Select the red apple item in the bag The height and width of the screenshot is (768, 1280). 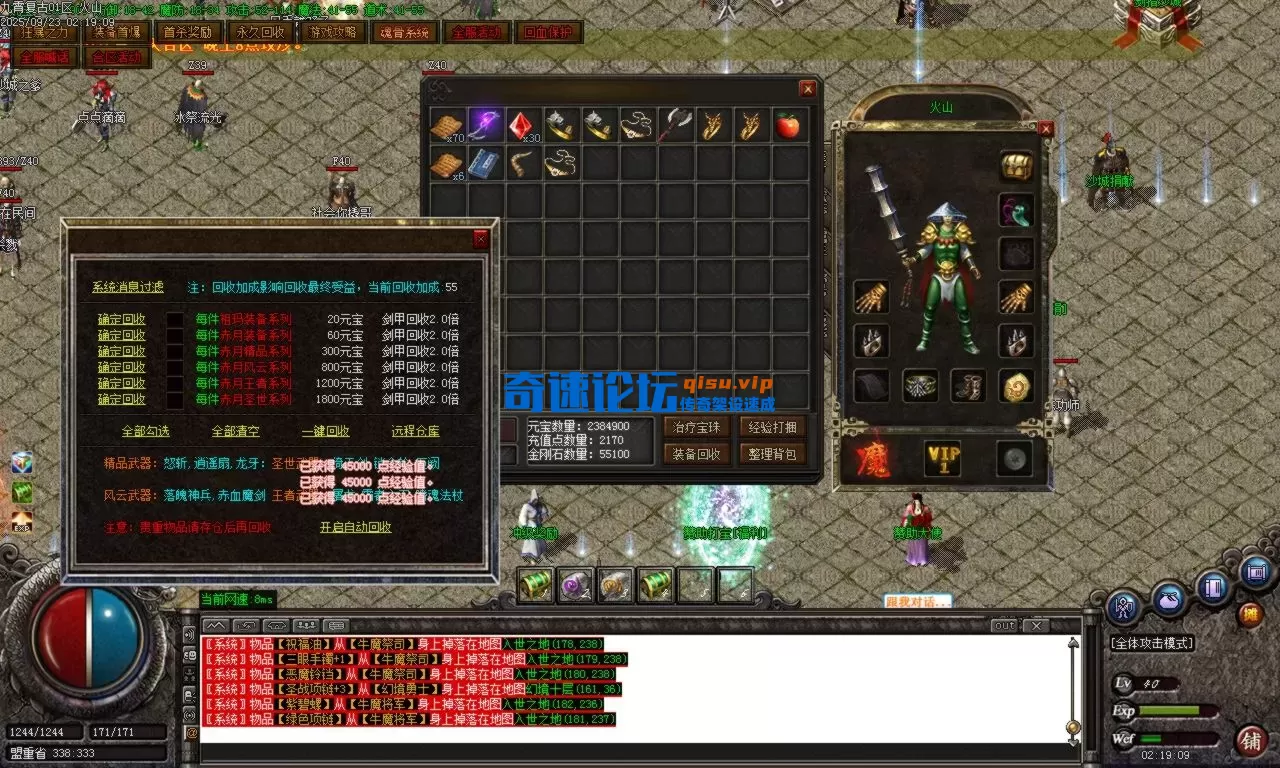click(788, 124)
